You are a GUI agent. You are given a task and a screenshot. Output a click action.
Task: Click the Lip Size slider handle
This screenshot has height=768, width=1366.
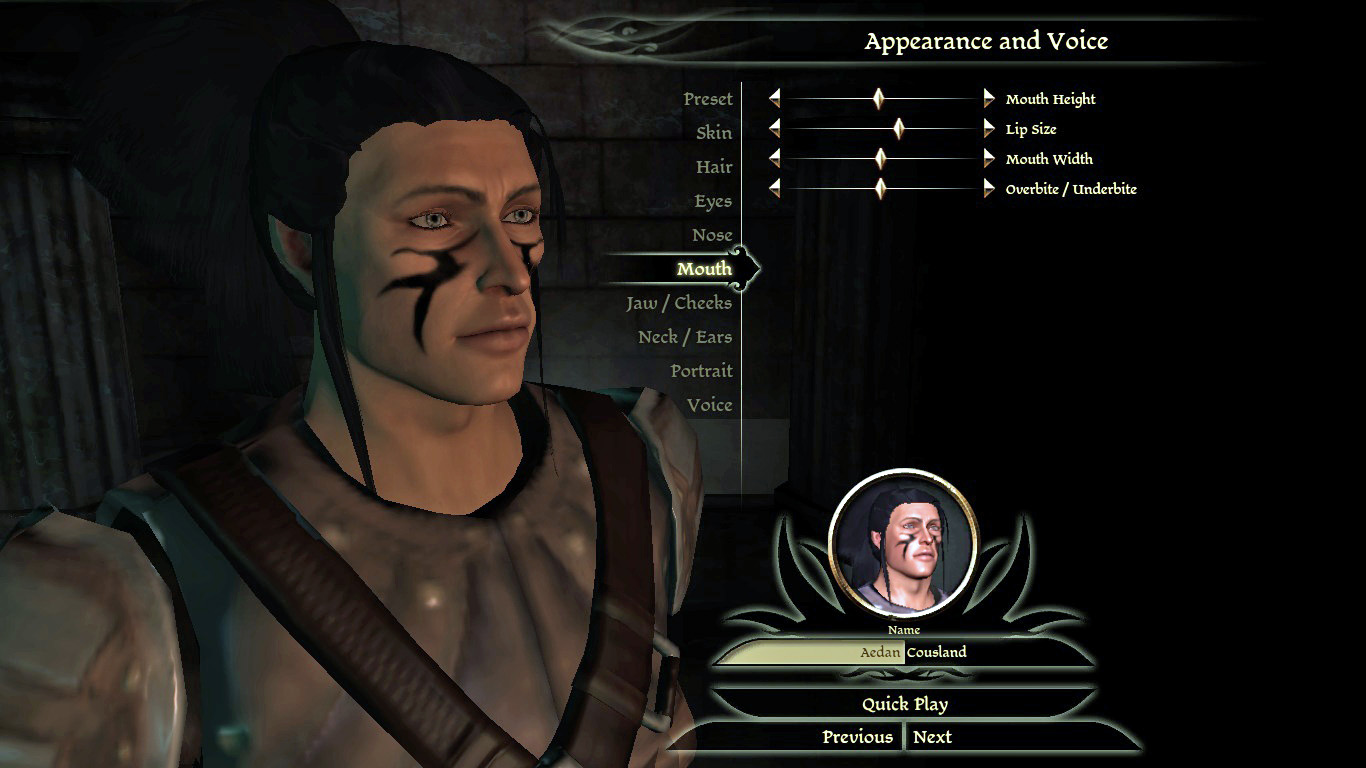(x=899, y=128)
